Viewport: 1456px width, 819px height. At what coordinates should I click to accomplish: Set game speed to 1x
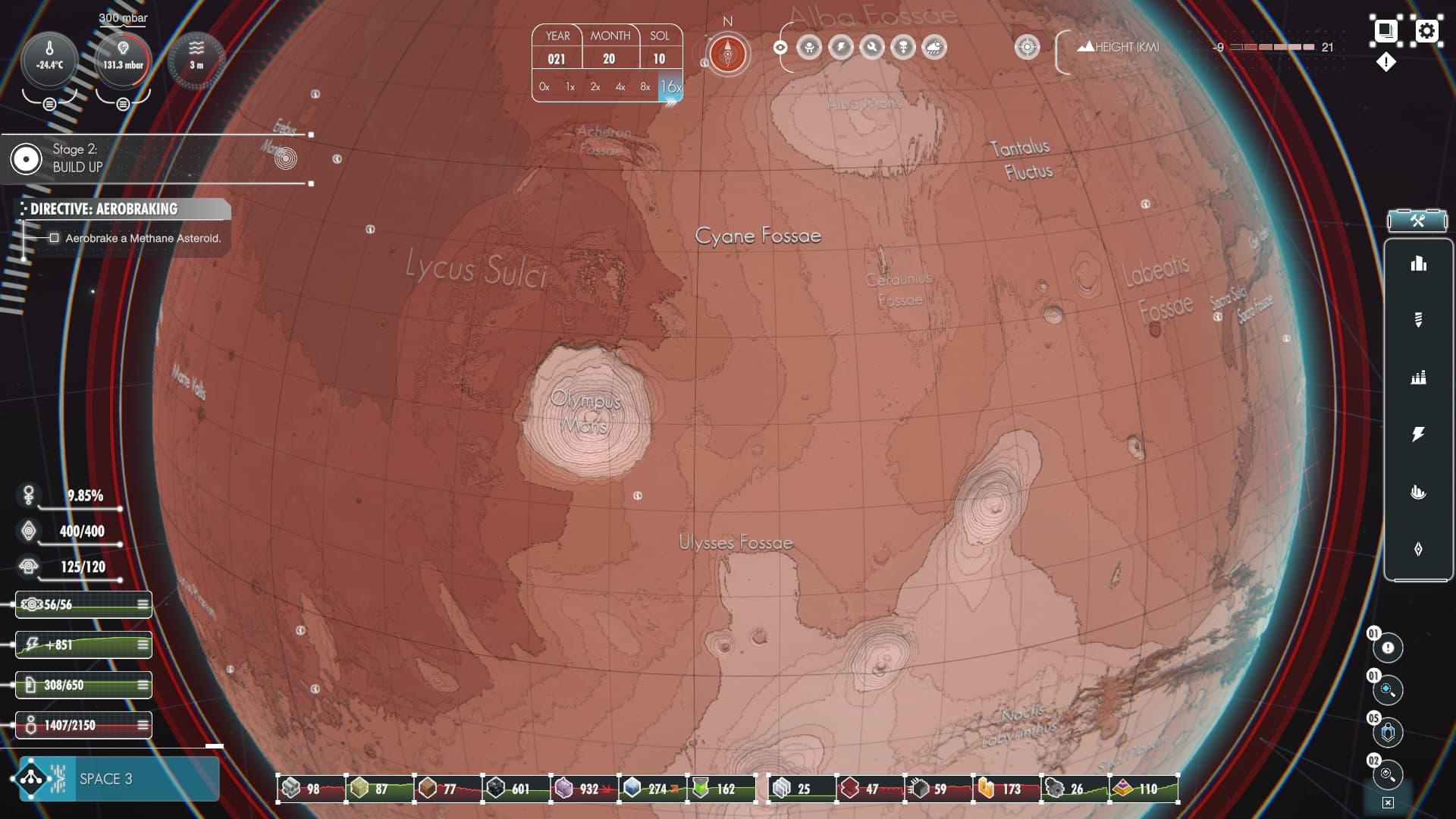point(570,87)
